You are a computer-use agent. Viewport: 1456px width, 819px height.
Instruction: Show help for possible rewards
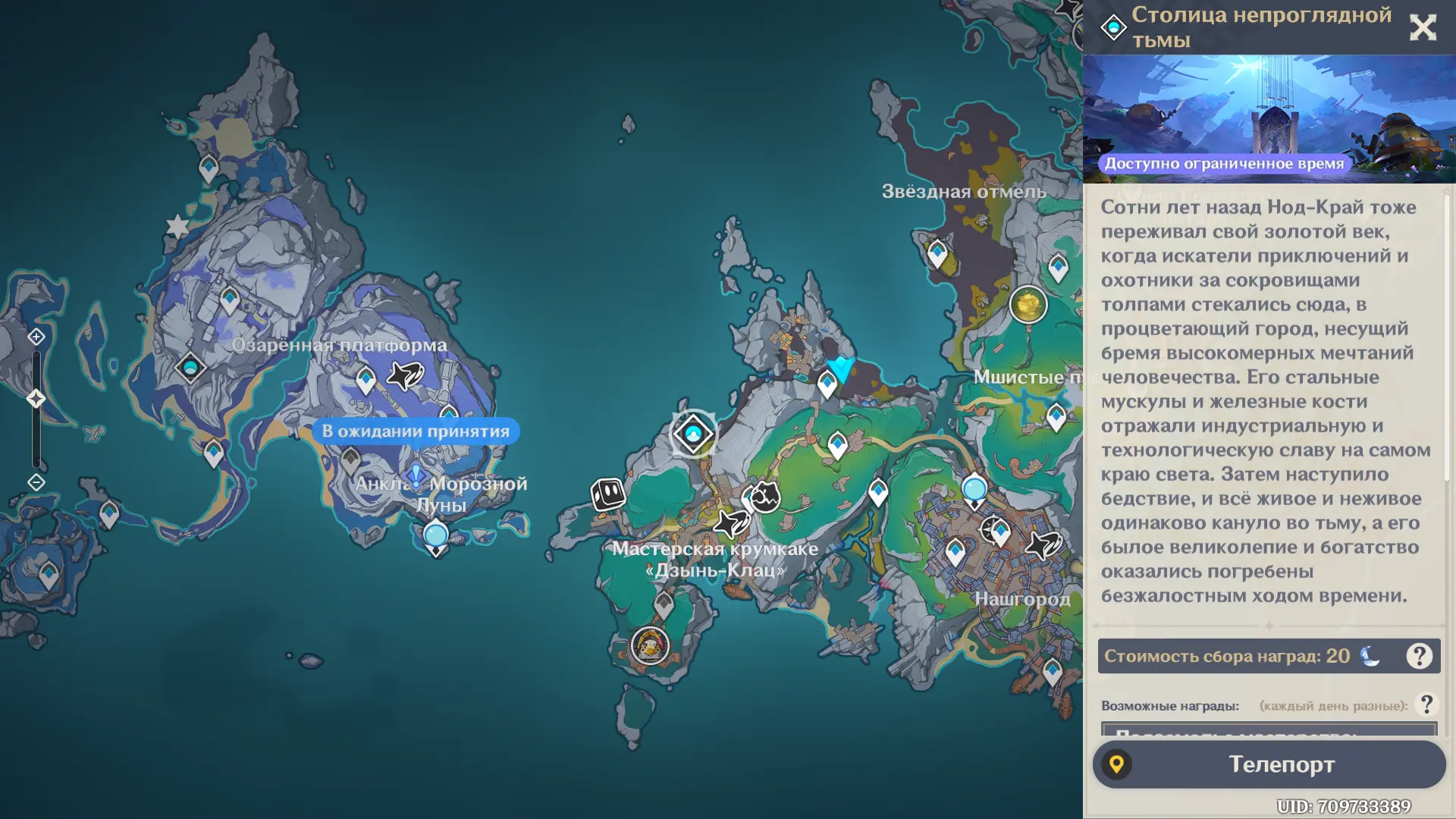tap(1426, 704)
